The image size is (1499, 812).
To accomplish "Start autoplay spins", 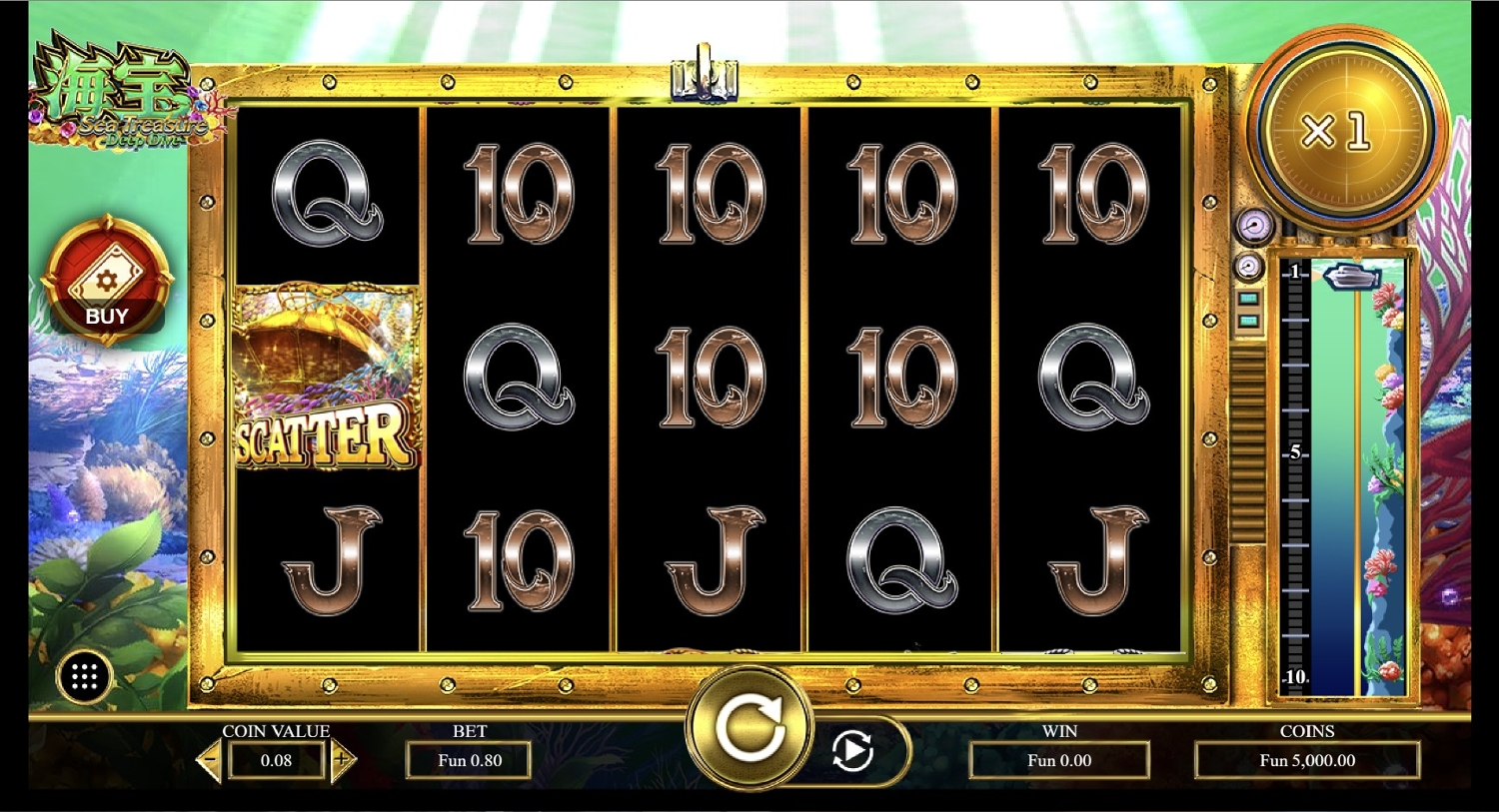I will click(852, 750).
